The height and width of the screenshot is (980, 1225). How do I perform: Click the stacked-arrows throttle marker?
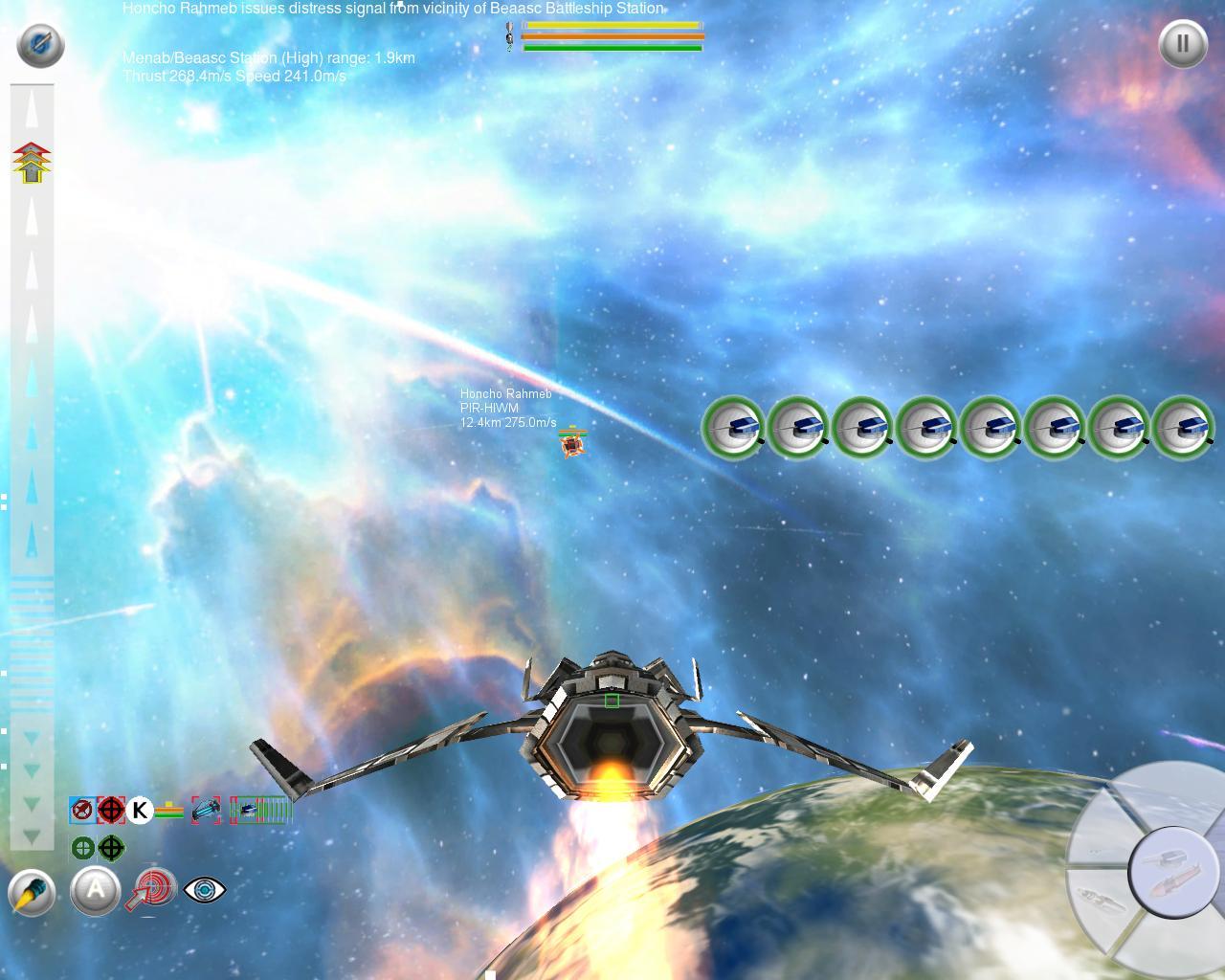(32, 163)
